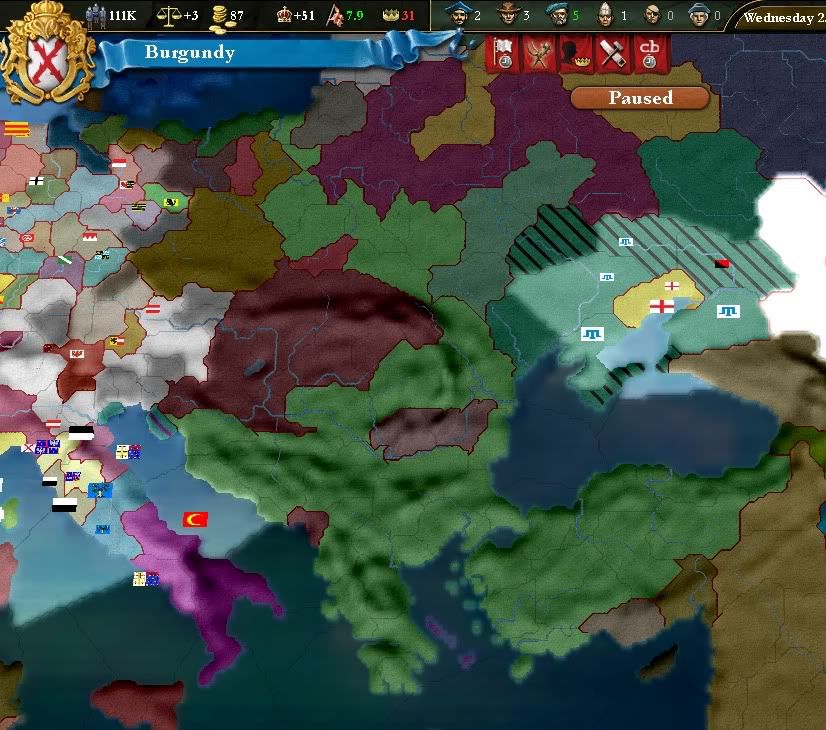Viewport: 826px width, 730px height.
Task: Open the crossed weapons alert flag
Action: coord(540,54)
